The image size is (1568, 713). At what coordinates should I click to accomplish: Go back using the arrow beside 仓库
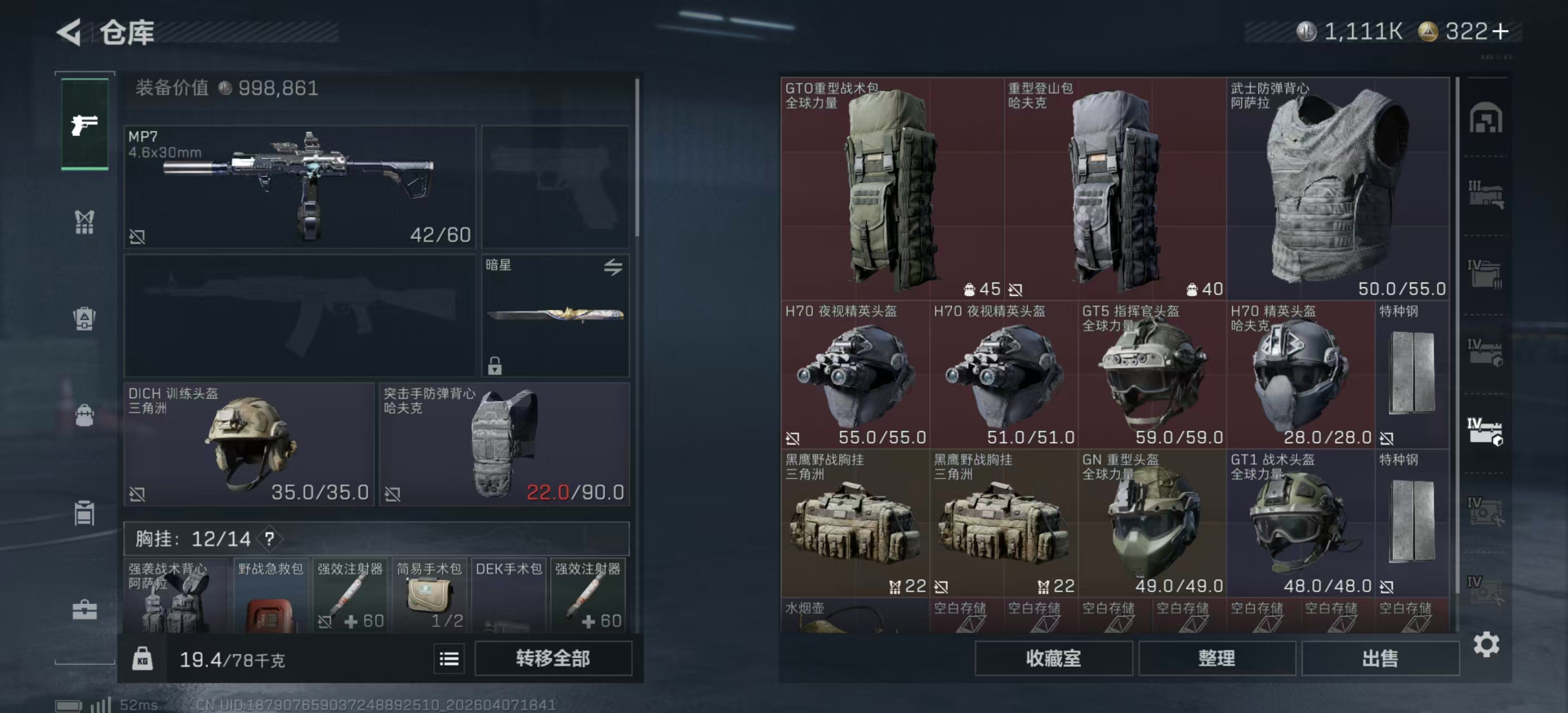(69, 32)
